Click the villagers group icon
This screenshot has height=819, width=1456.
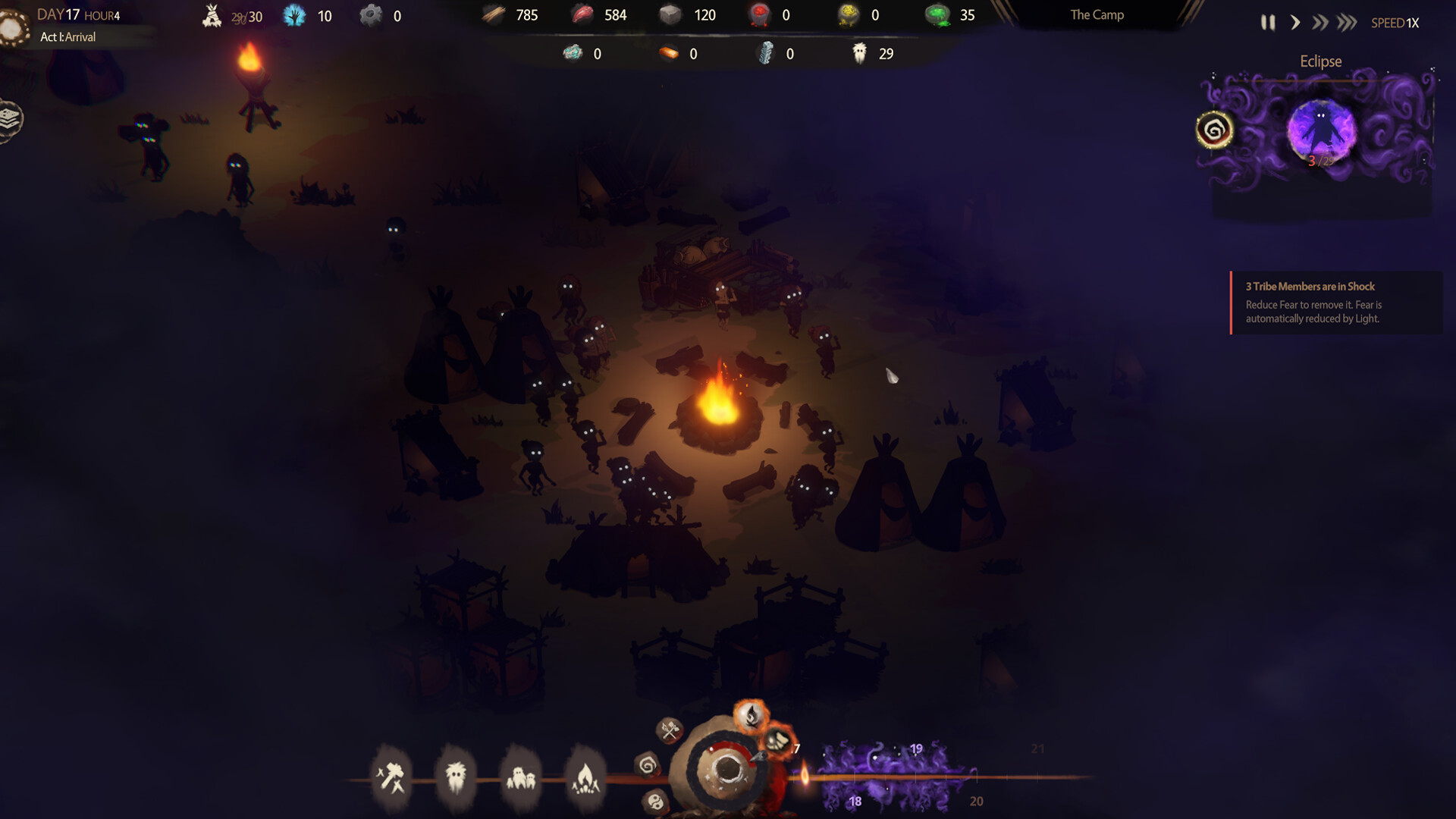coord(521,776)
